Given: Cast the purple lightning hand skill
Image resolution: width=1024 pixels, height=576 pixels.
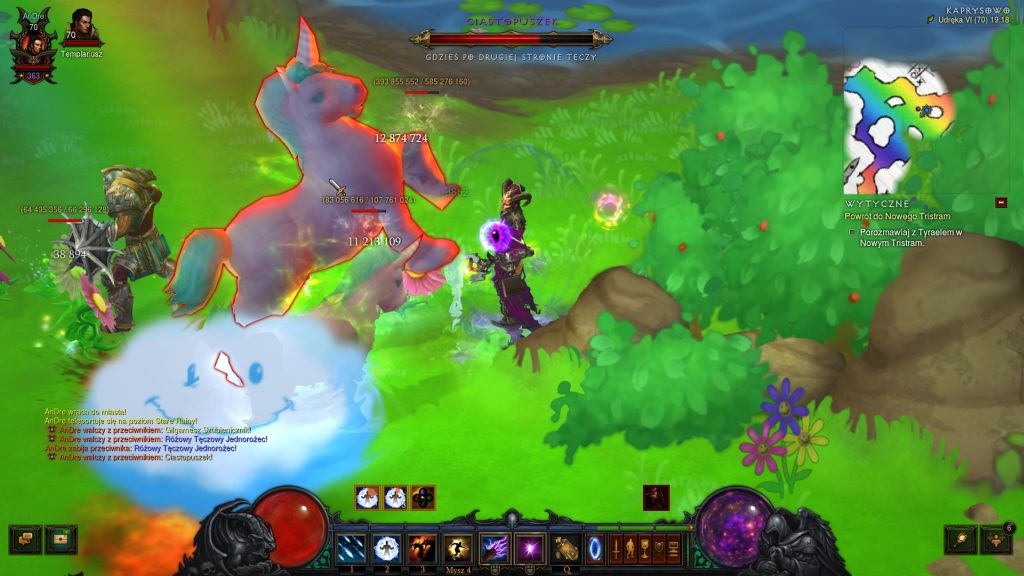Looking at the screenshot, I should pos(494,548).
